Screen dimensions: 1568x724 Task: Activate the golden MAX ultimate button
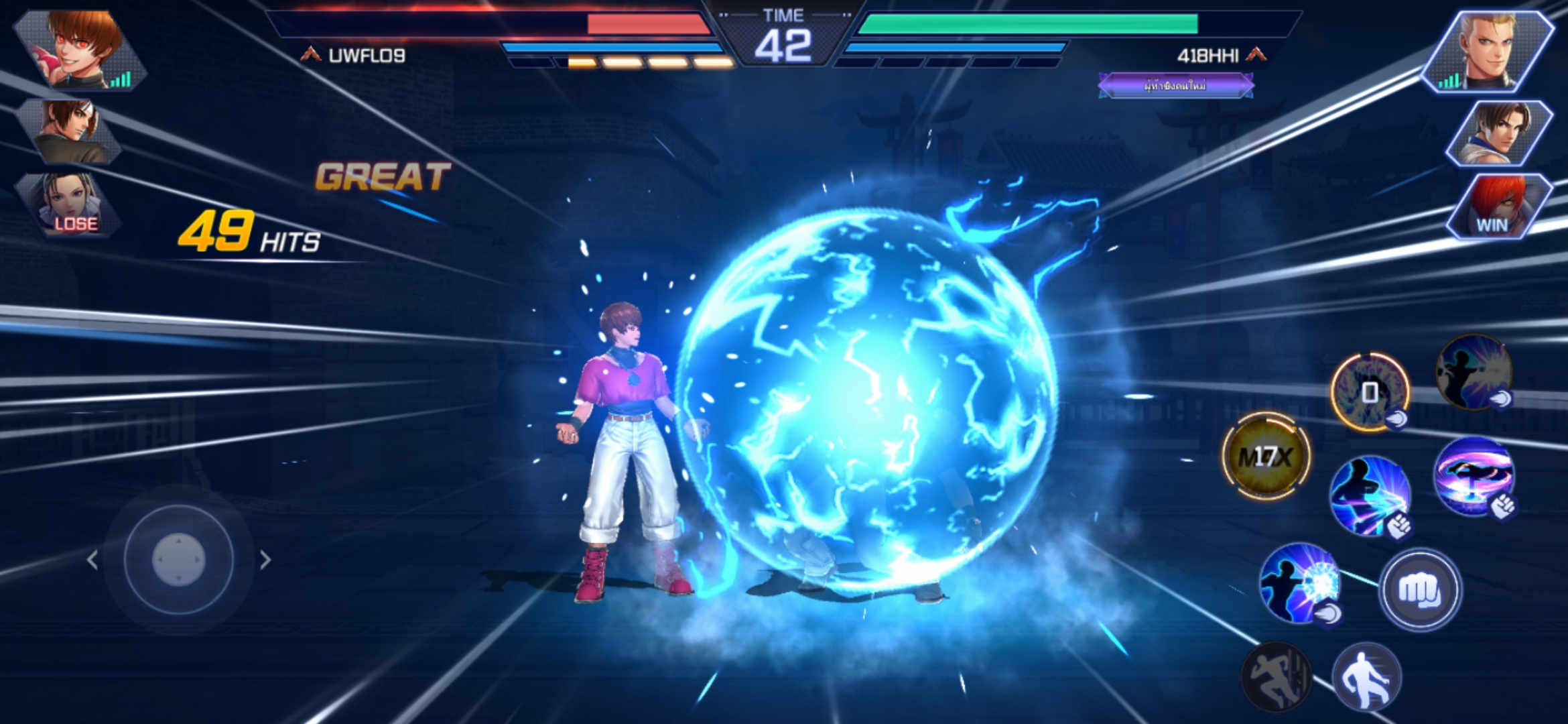click(1265, 457)
